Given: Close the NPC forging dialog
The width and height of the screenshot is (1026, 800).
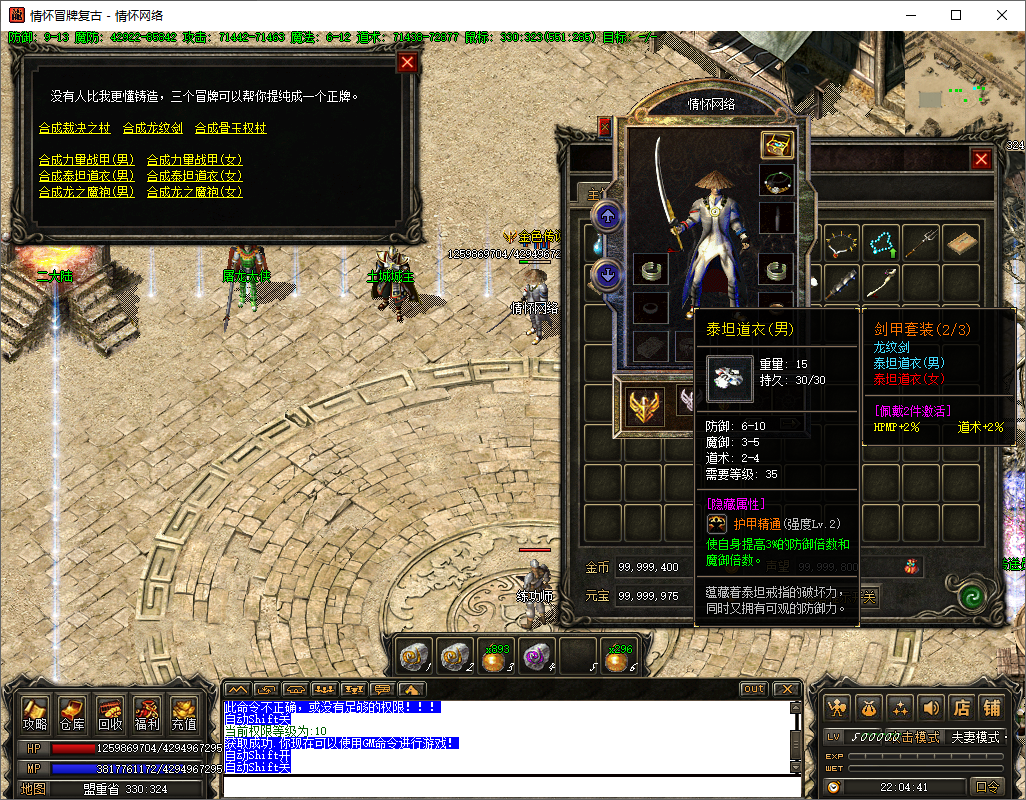Looking at the screenshot, I should (x=407, y=63).
